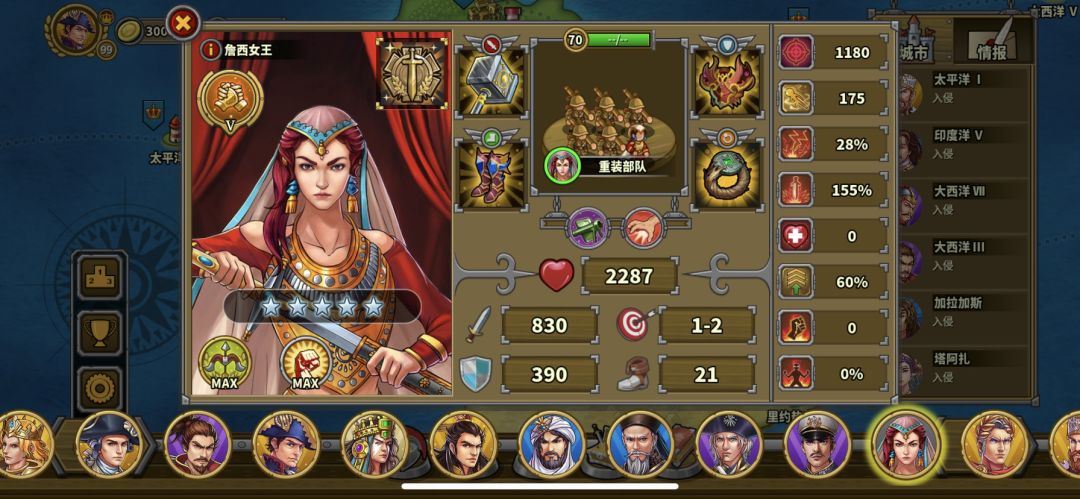Open the fist skill marked MAX
Viewport: 1080px width, 499px height.
coord(305,362)
